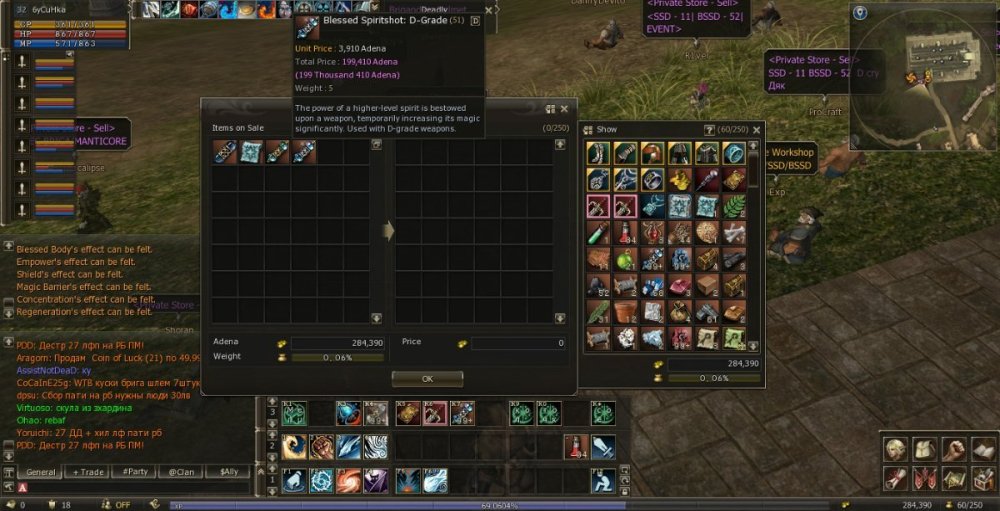
Task: Close the inventory Show window
Action: (756, 129)
